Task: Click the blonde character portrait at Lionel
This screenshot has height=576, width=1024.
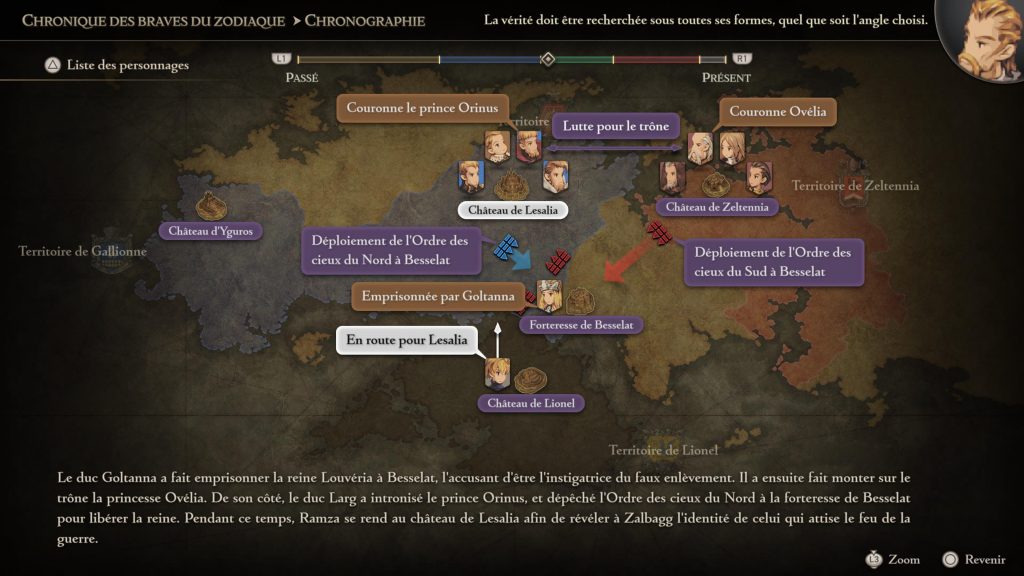Action: coord(498,373)
